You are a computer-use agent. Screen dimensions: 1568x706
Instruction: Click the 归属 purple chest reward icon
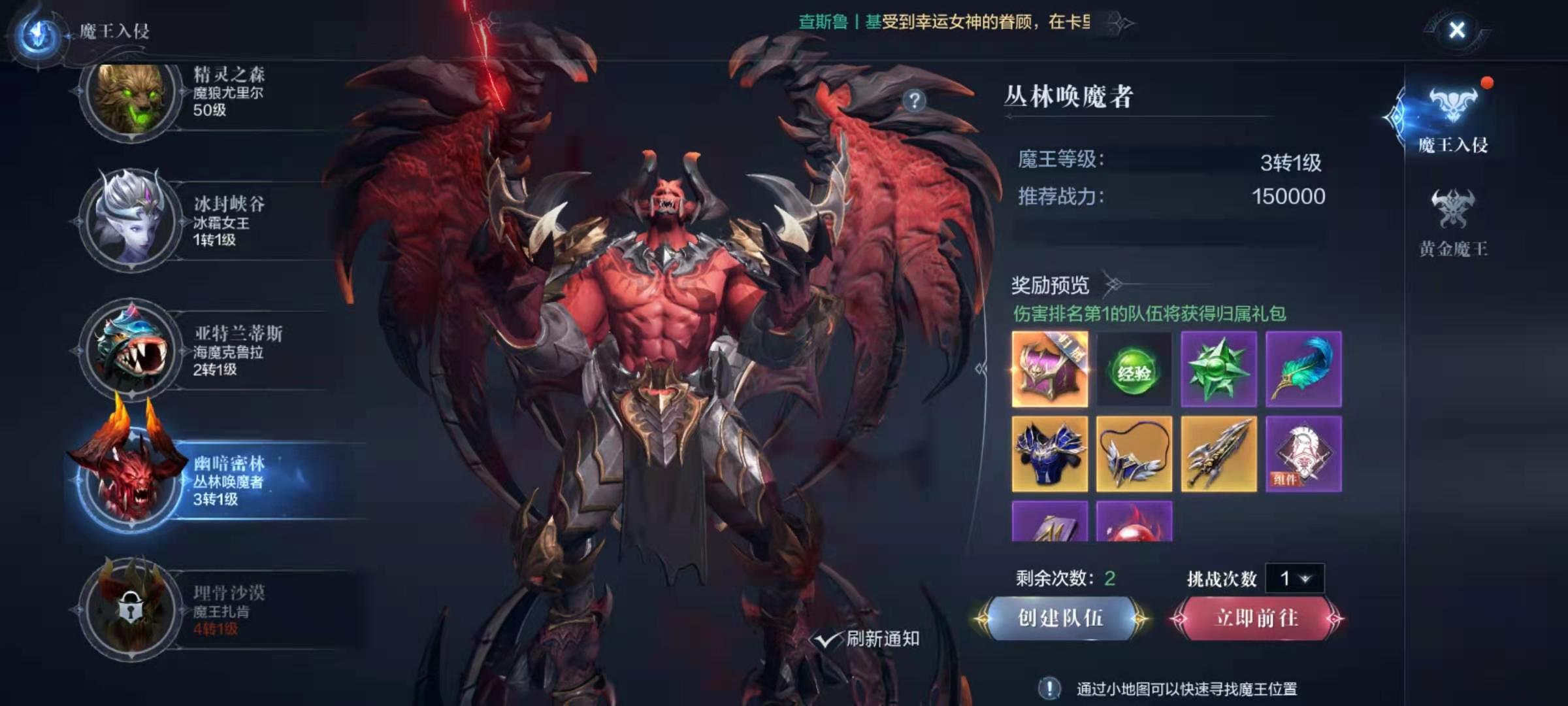(x=1051, y=368)
